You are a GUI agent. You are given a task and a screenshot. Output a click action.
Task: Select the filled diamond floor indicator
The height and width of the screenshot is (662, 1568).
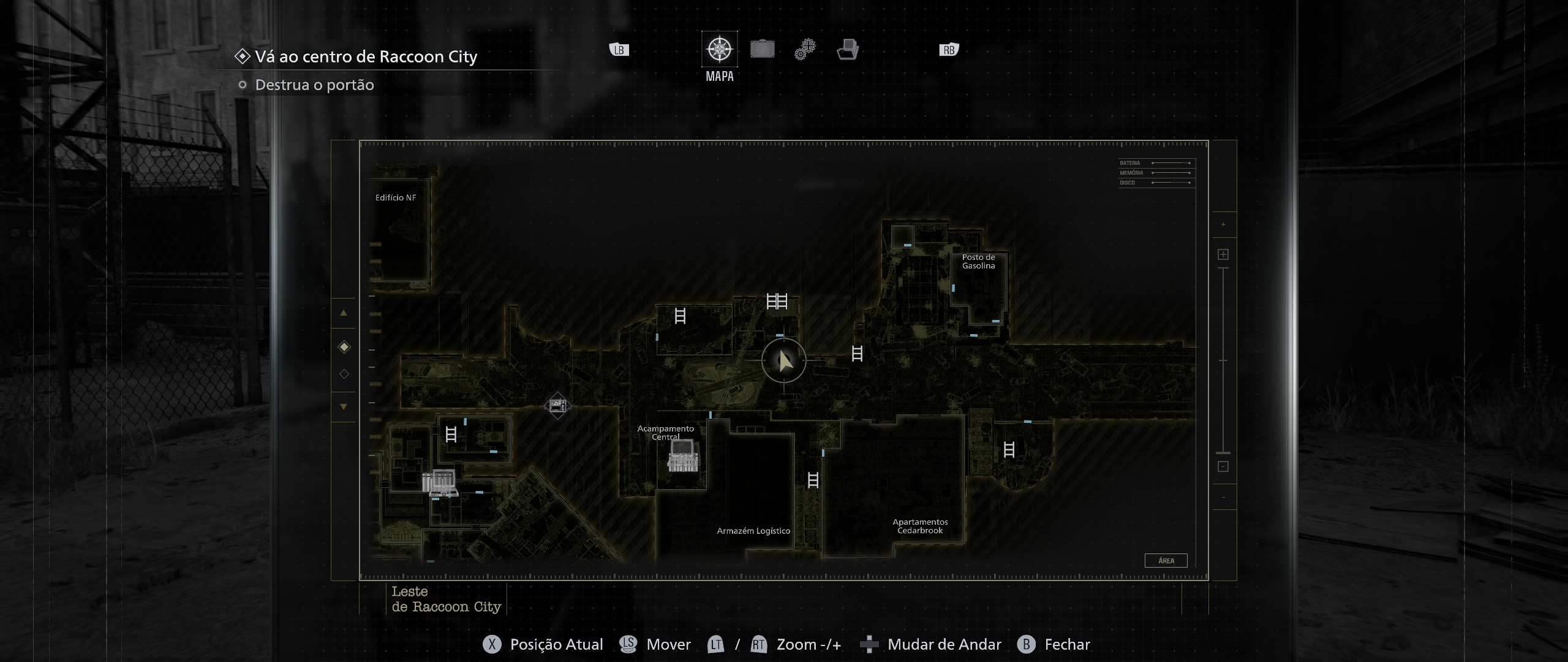(344, 348)
